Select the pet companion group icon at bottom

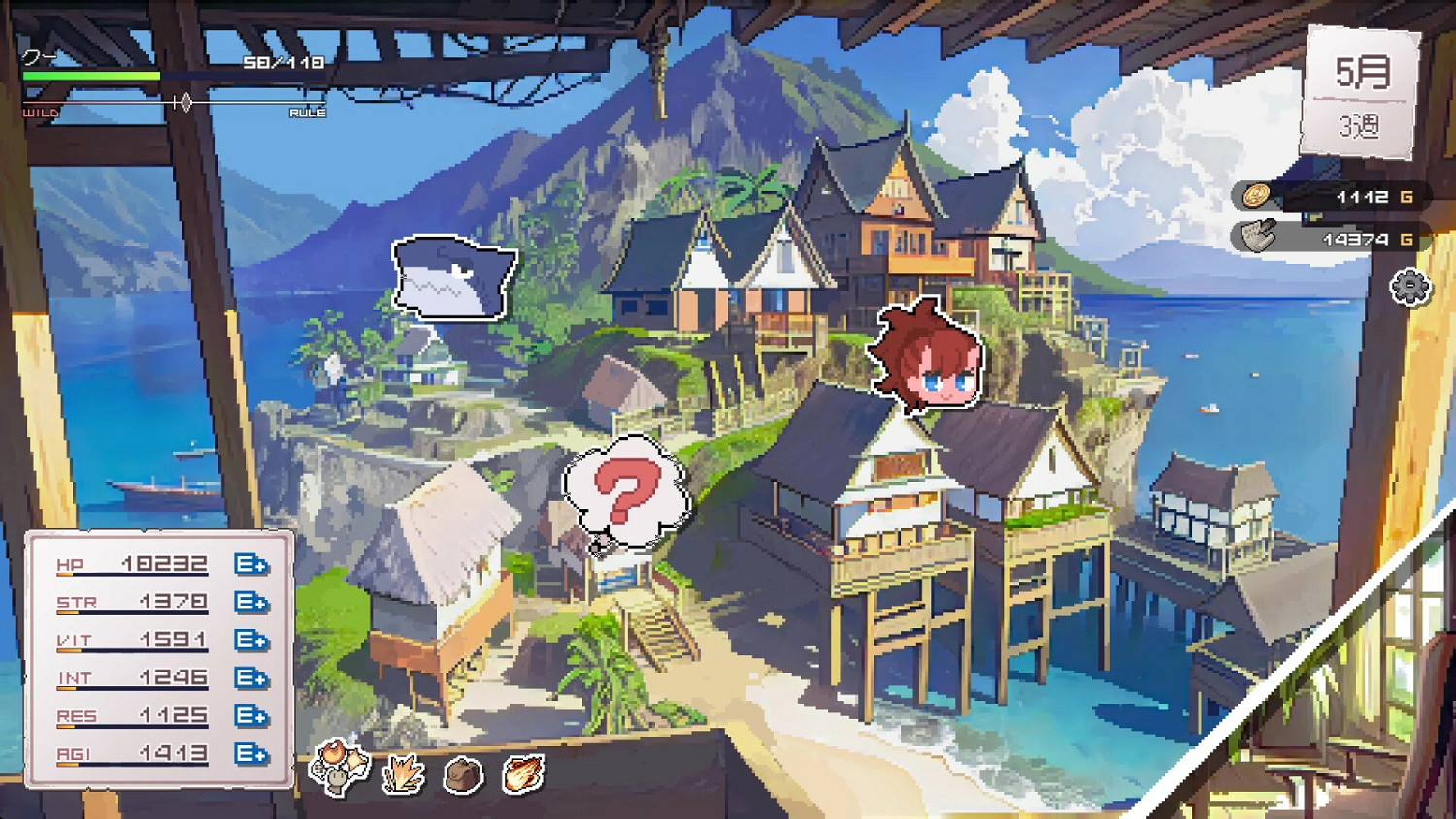tap(339, 770)
